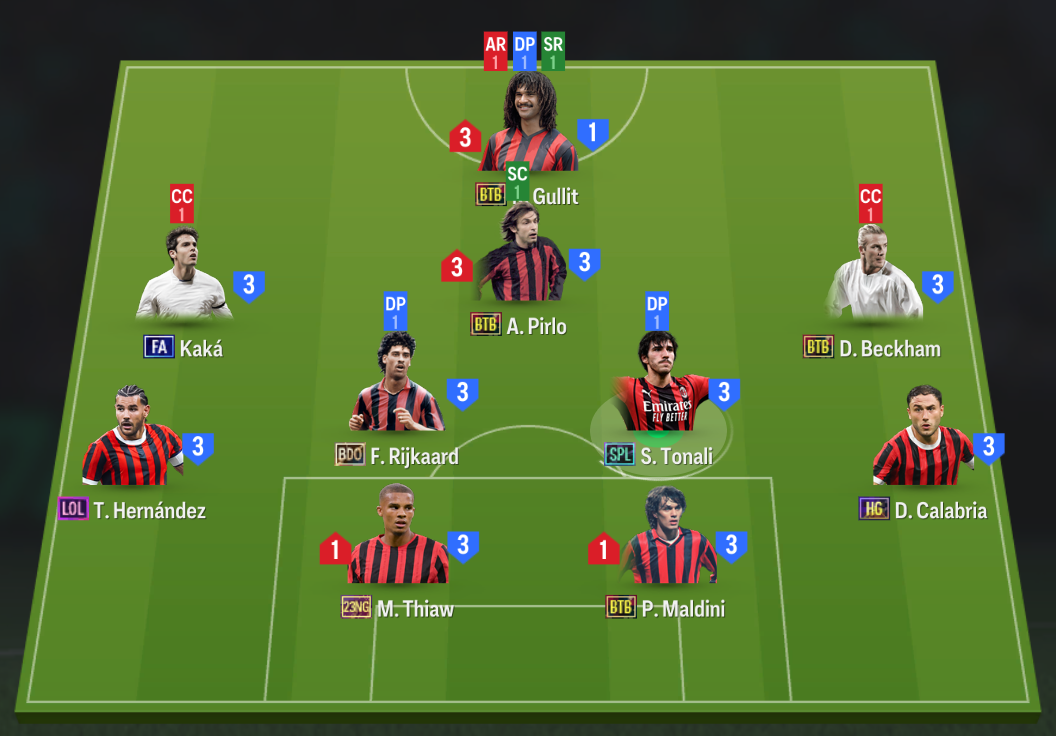Select Gullit's player card at striker
The image size is (1056, 736).
coord(528,125)
